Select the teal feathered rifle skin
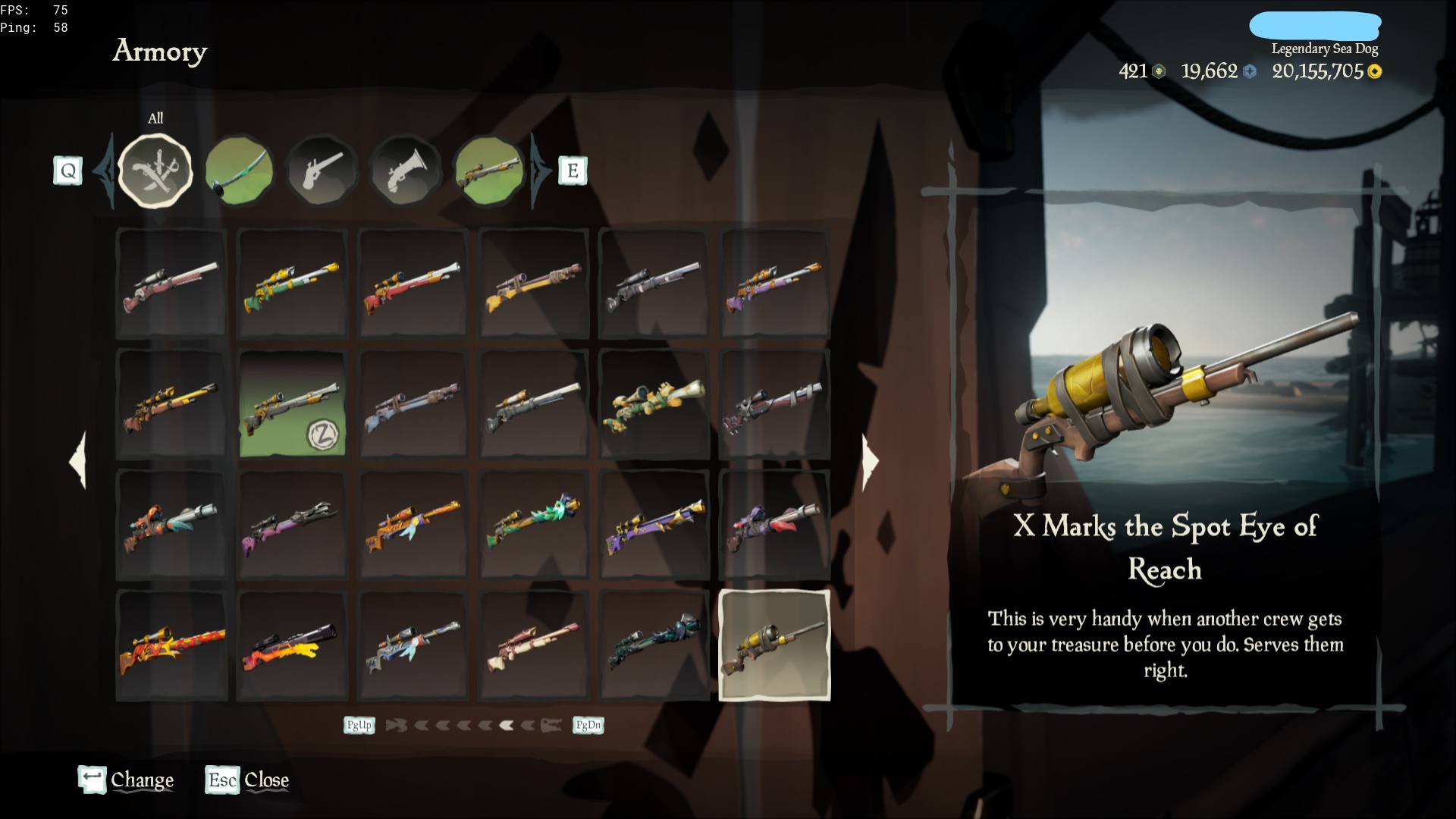Screen dimensions: 1456x819 click(x=534, y=524)
